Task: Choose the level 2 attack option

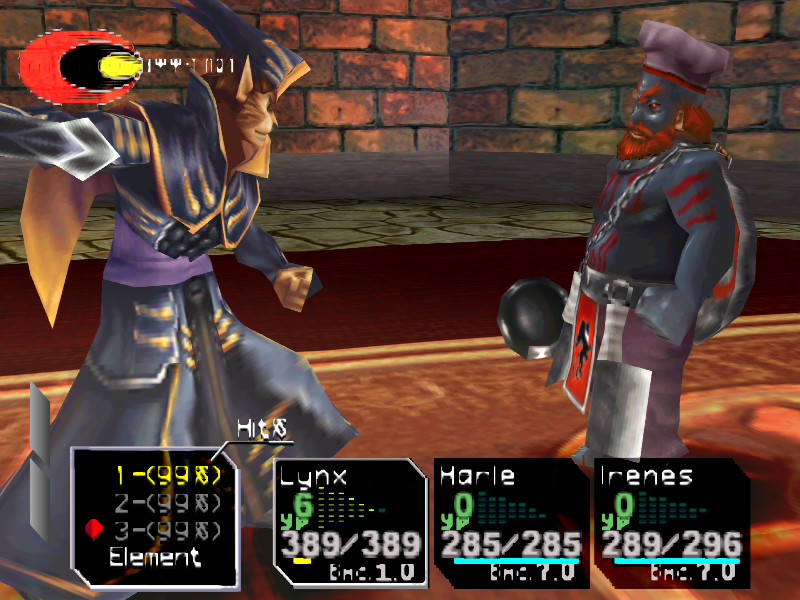Action: [x=164, y=501]
